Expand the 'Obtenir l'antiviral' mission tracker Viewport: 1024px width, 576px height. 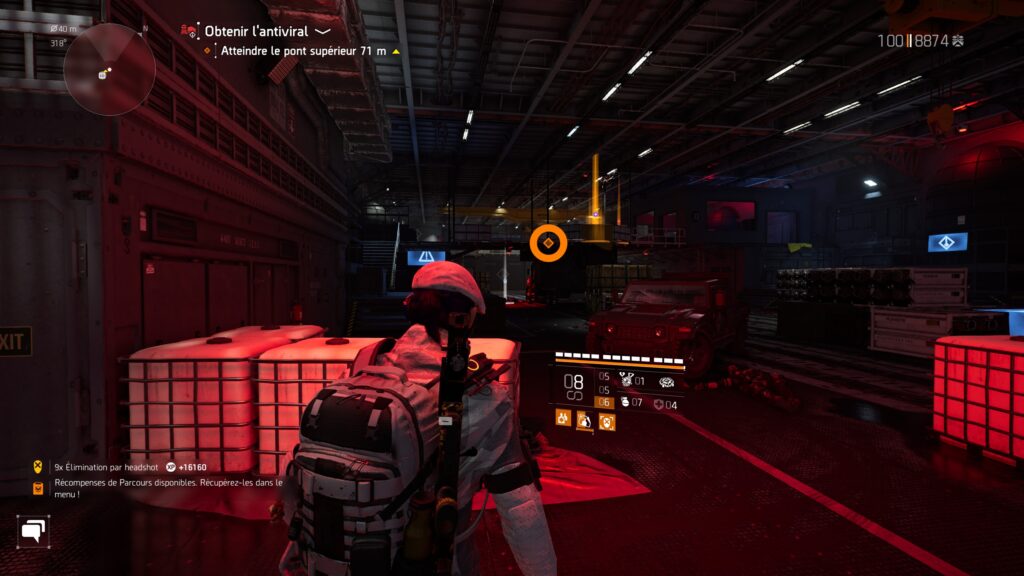click(322, 32)
